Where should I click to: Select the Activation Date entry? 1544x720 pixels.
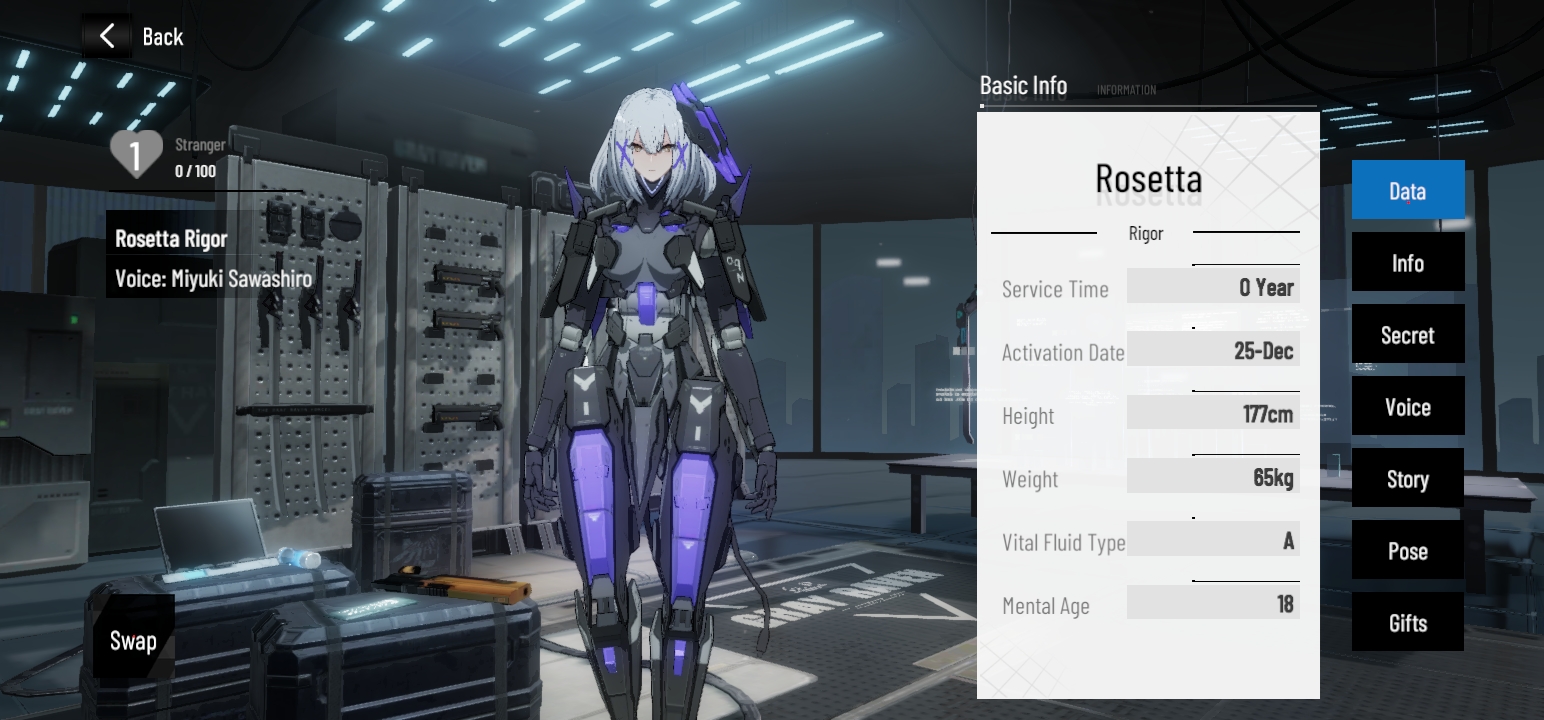click(x=1213, y=350)
